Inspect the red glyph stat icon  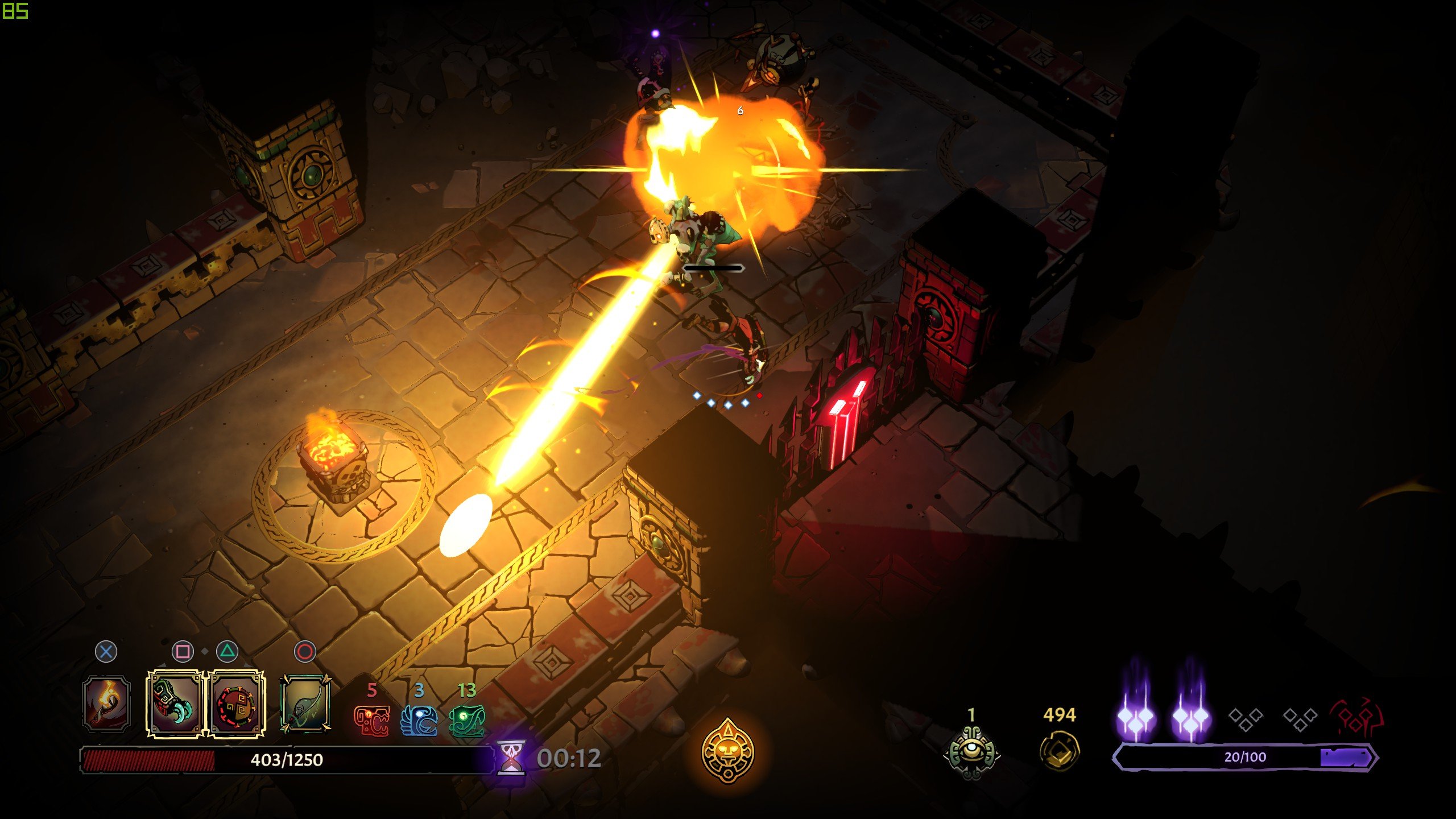372,721
